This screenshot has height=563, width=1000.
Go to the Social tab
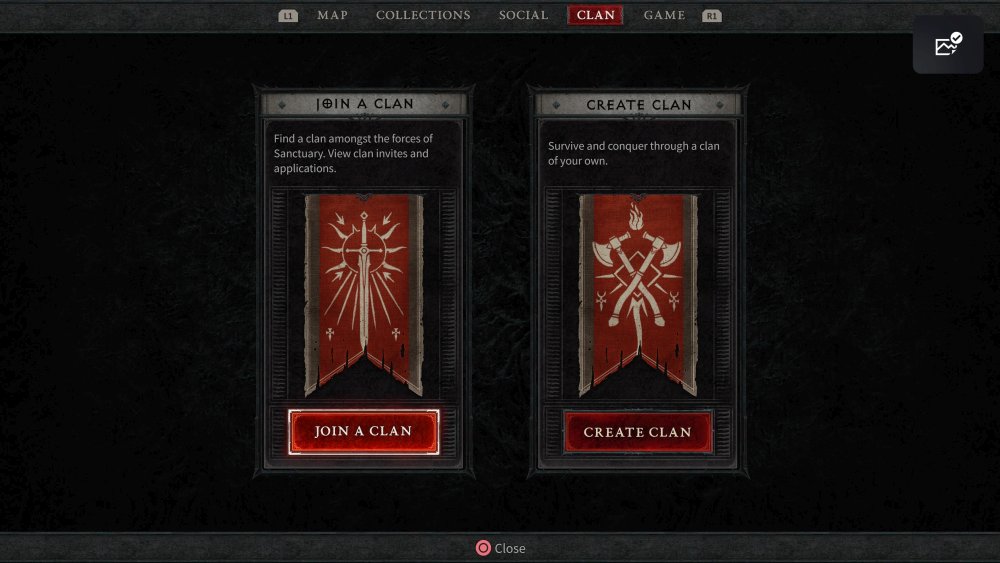(x=523, y=15)
